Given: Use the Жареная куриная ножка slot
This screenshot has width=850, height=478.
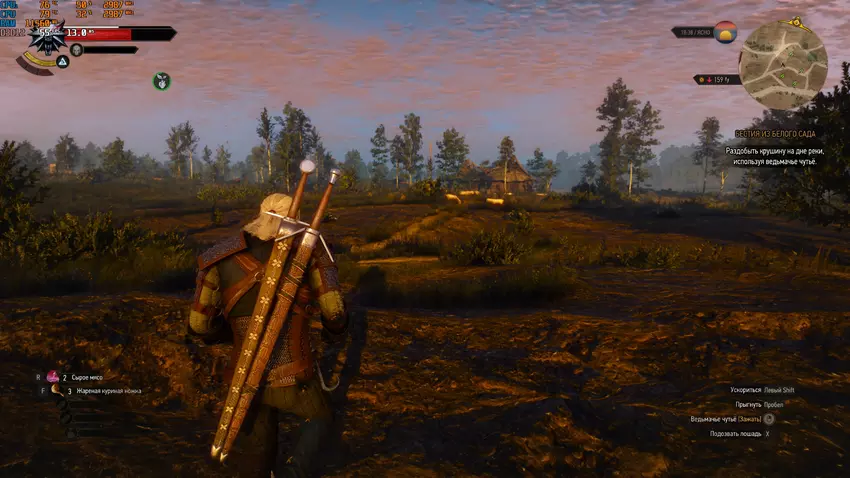Looking at the screenshot, I should click(59, 391).
